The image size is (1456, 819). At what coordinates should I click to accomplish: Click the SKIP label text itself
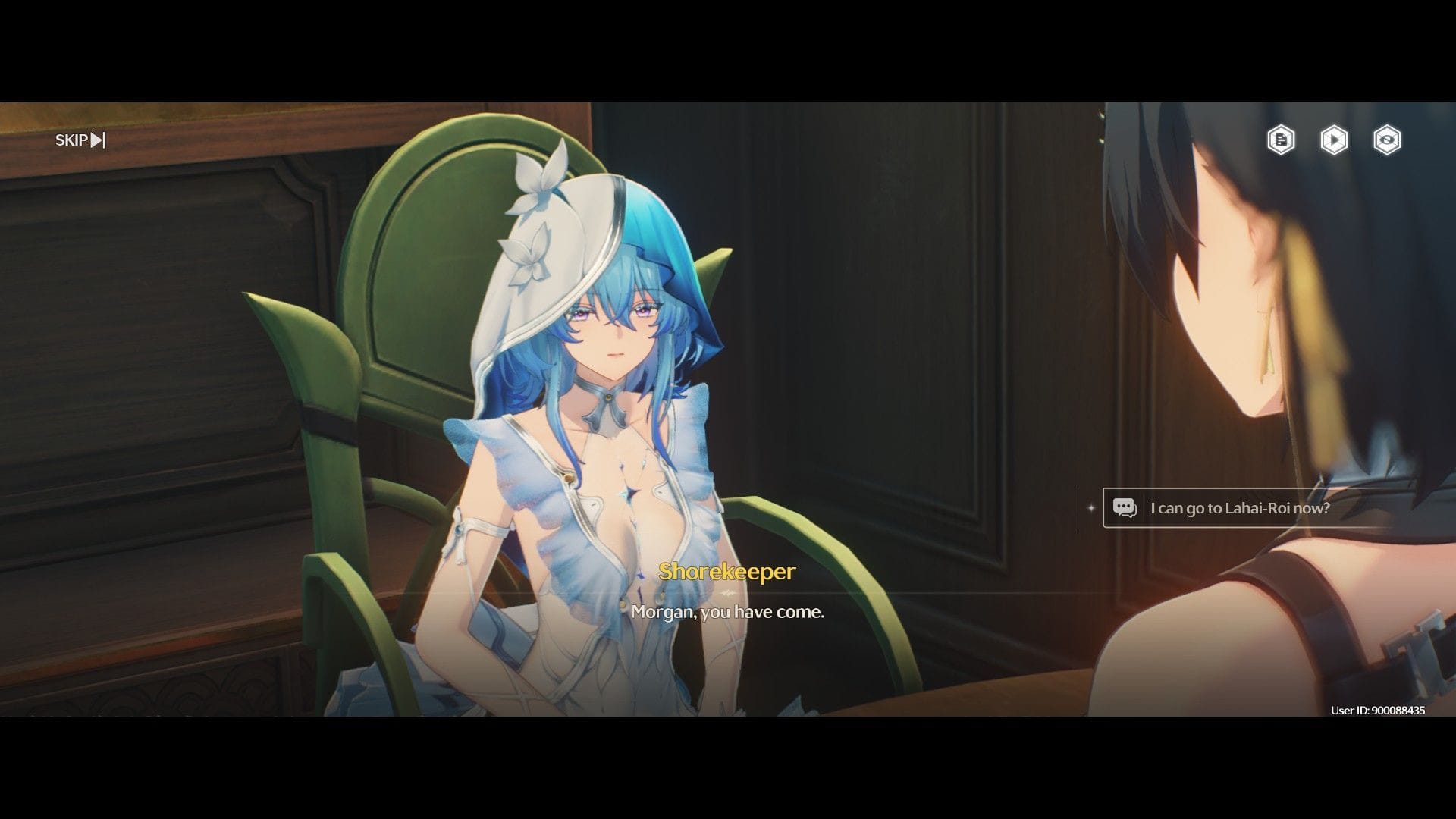pyautogui.click(x=72, y=140)
